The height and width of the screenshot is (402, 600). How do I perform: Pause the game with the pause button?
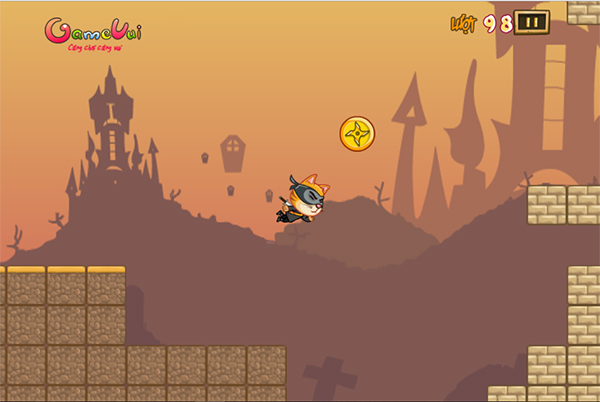click(532, 22)
